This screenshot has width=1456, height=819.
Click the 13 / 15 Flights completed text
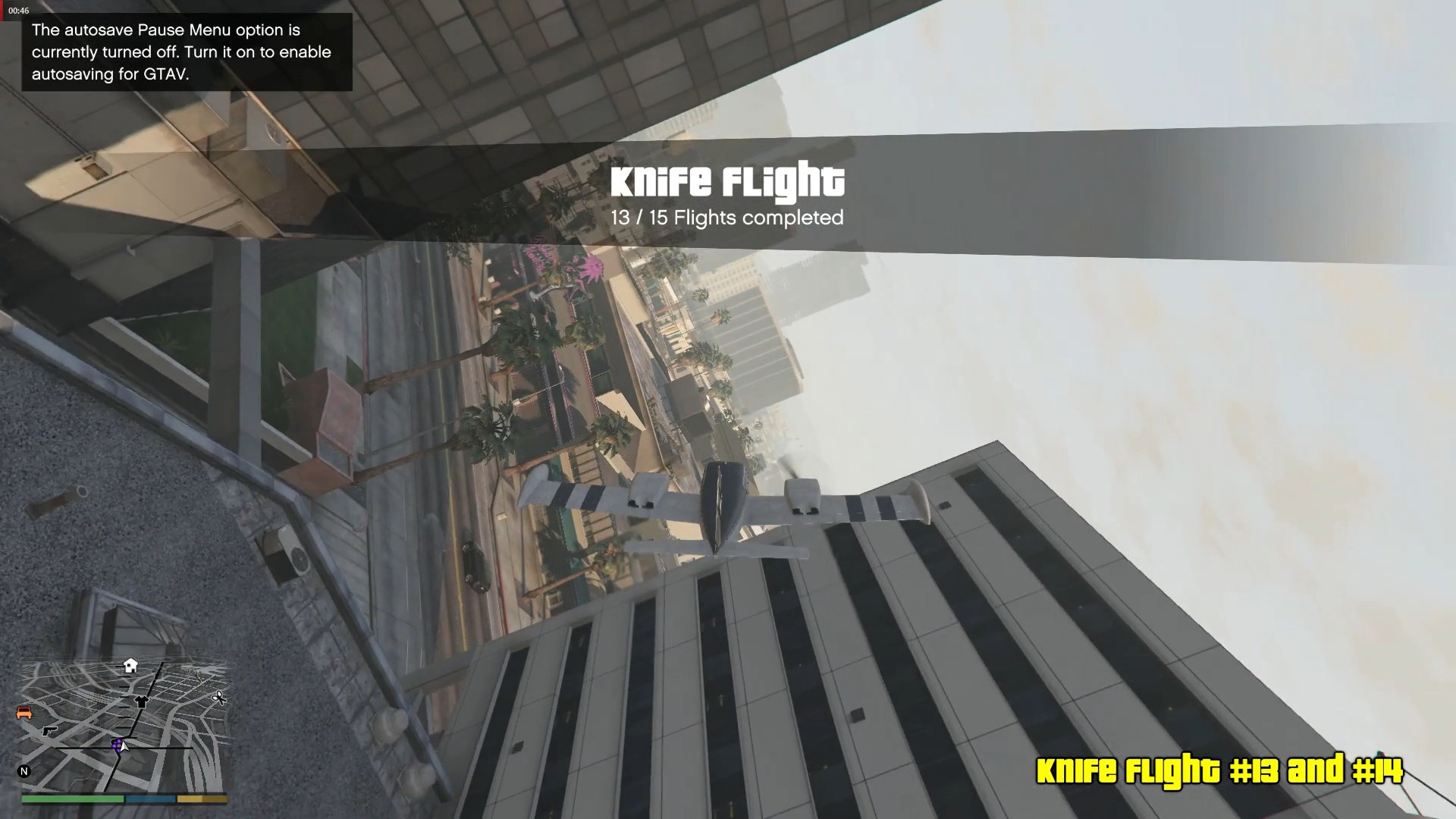tap(727, 218)
